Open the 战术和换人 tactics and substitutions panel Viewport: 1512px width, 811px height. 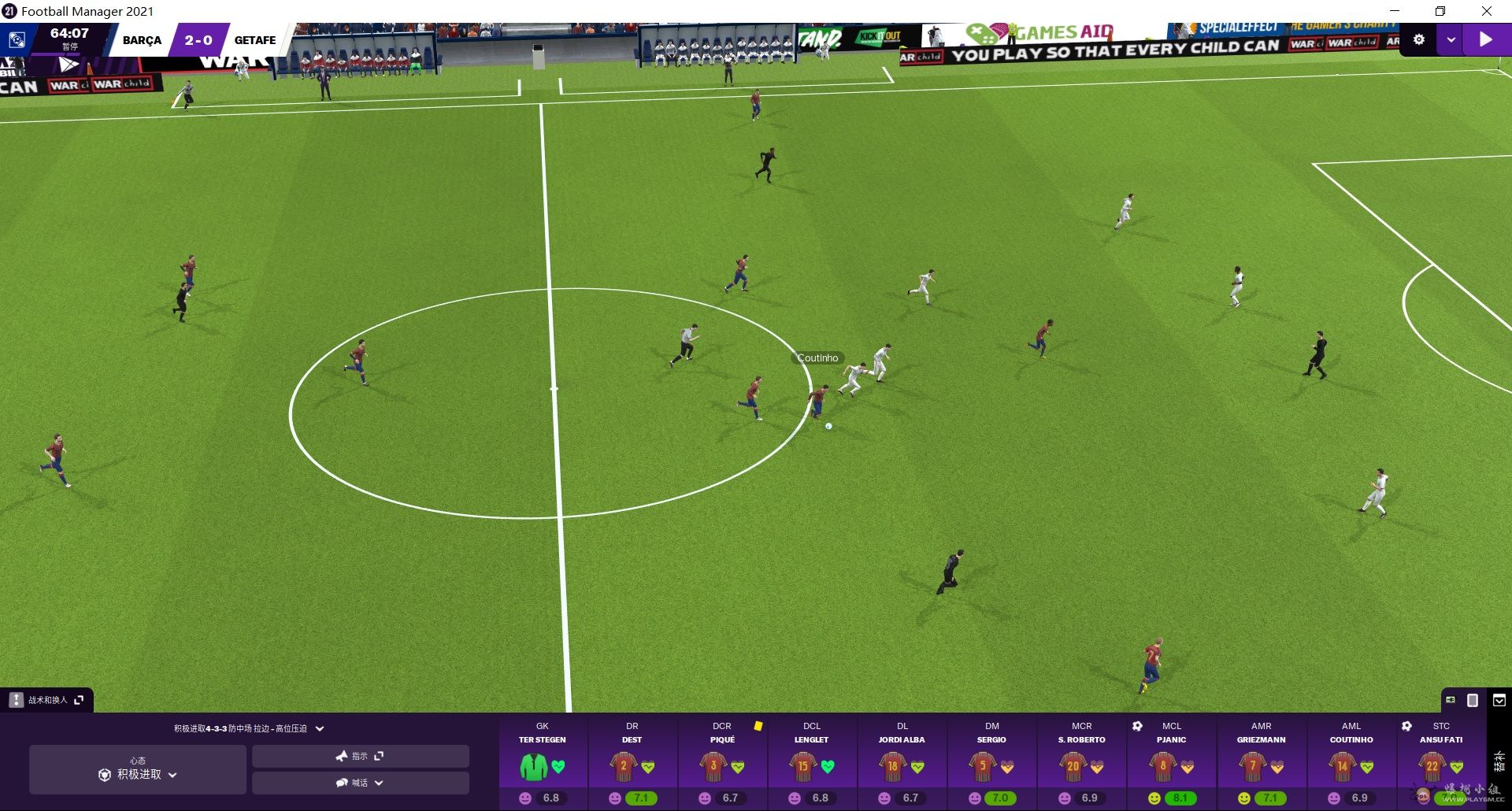[47, 700]
